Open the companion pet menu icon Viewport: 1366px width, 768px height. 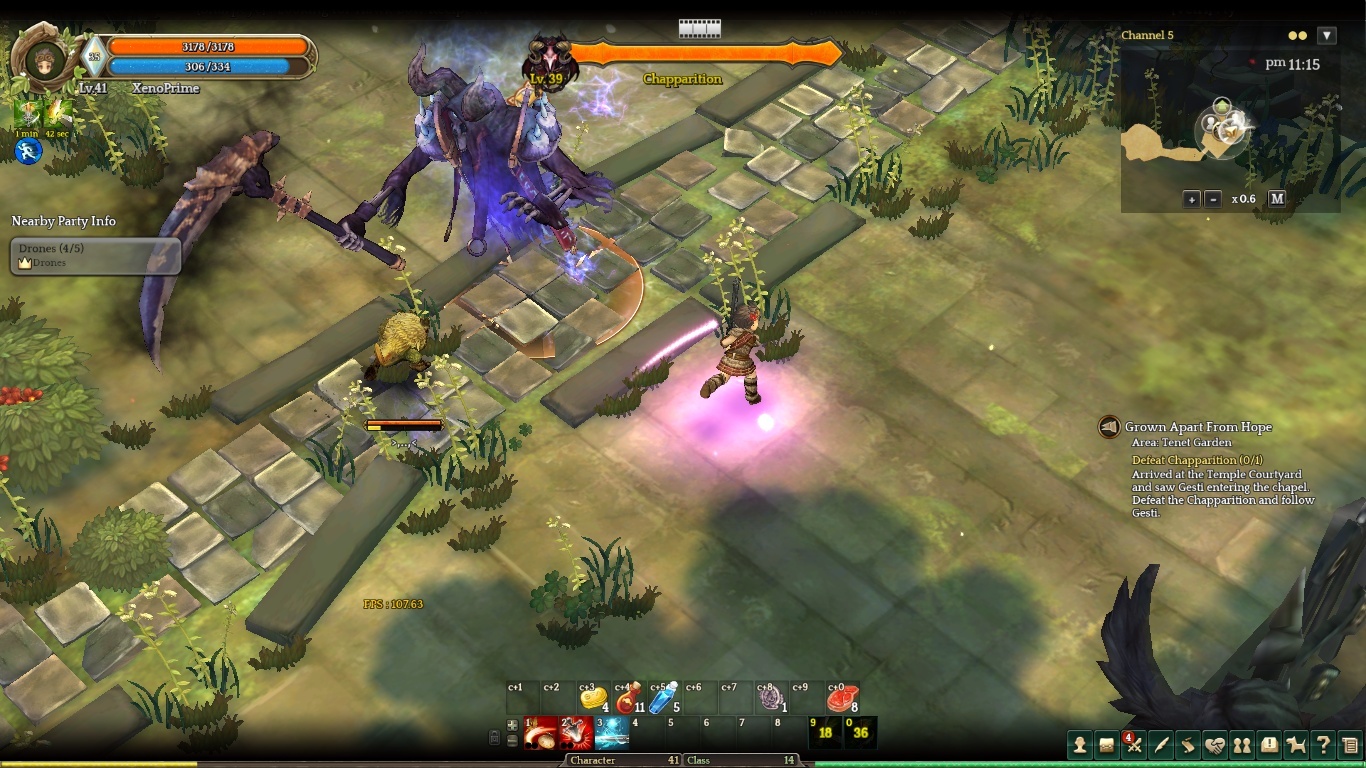point(1296,745)
